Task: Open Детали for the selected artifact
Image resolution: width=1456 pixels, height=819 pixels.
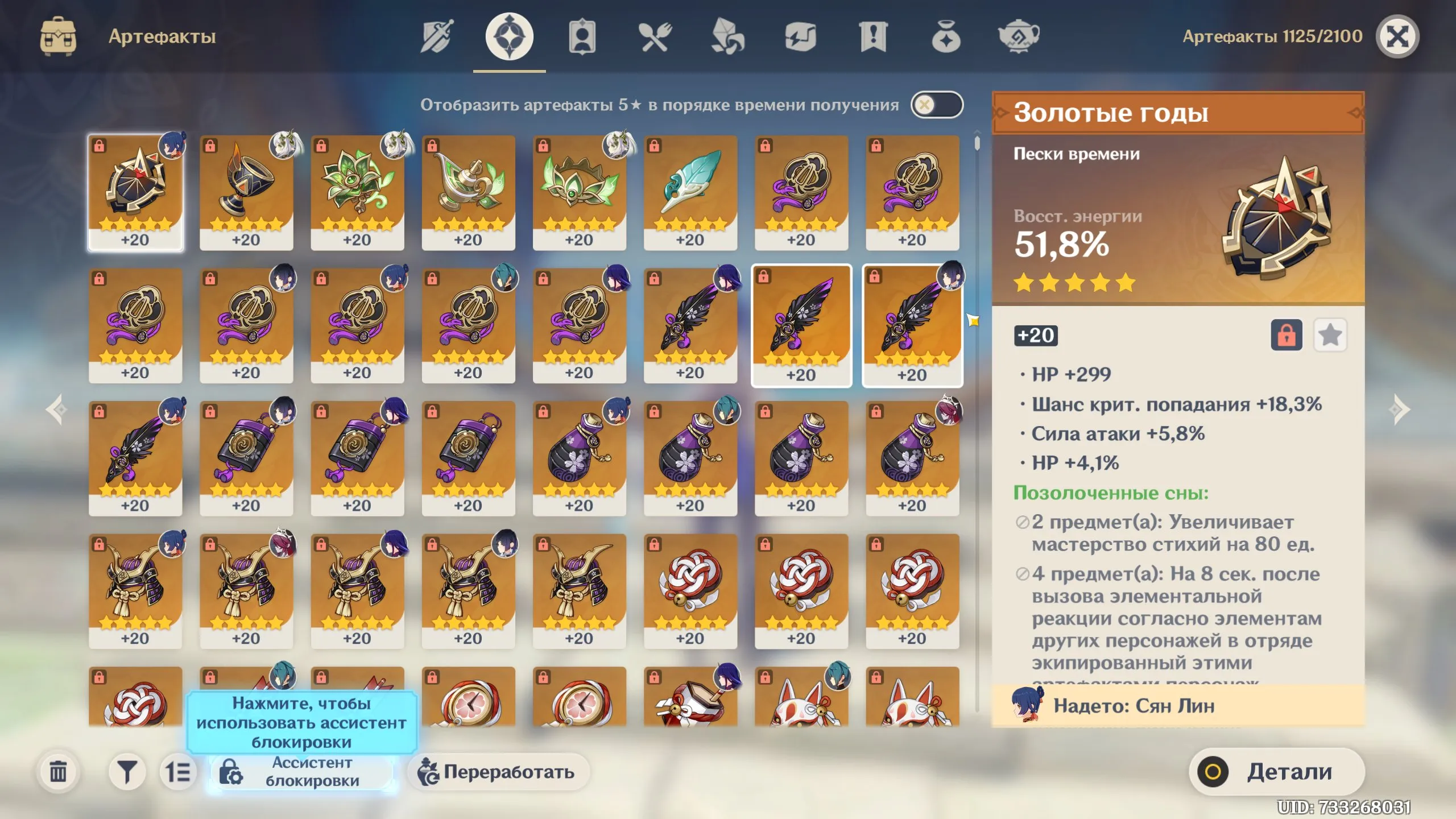Action: (x=1277, y=772)
